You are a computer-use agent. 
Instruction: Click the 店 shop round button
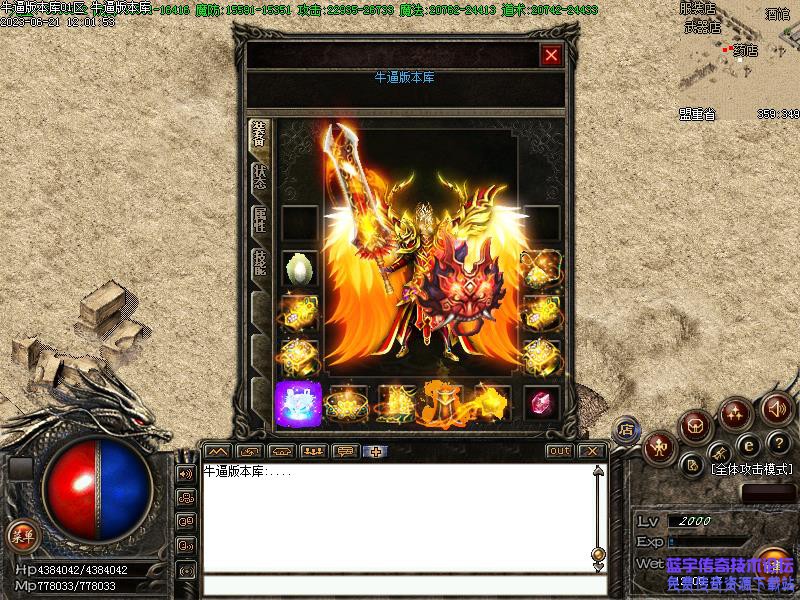pos(625,430)
